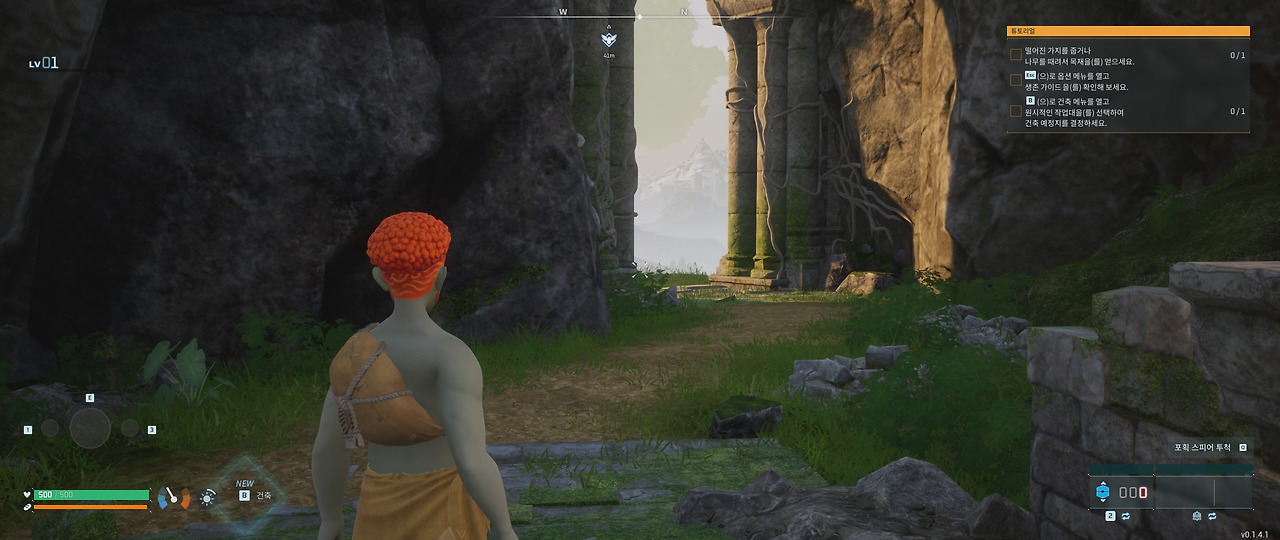The image size is (1280, 540).
Task: Click the 포획 스피어 투척 throw label
Action: coord(1202,448)
